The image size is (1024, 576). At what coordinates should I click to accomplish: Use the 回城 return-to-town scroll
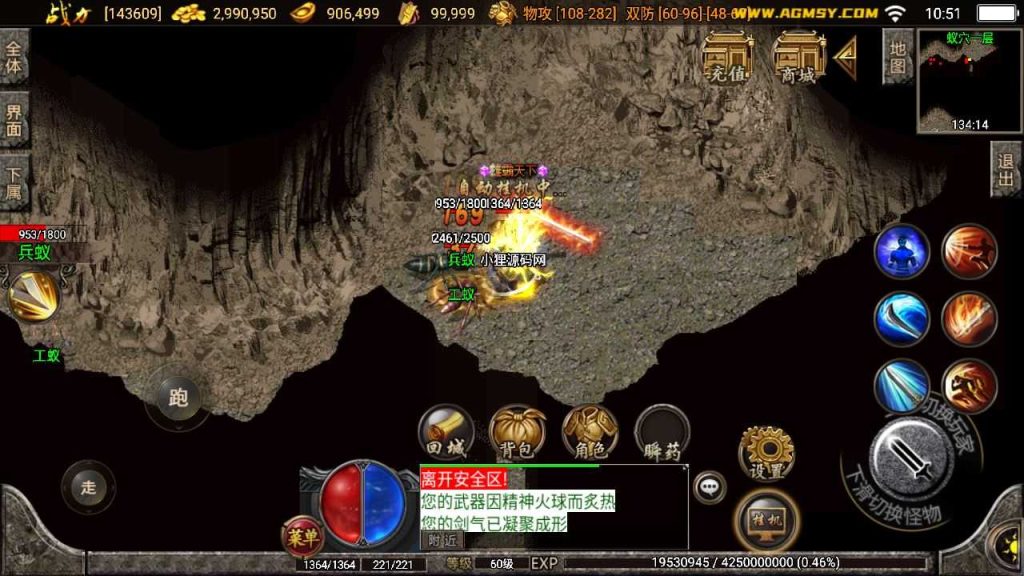click(x=446, y=431)
